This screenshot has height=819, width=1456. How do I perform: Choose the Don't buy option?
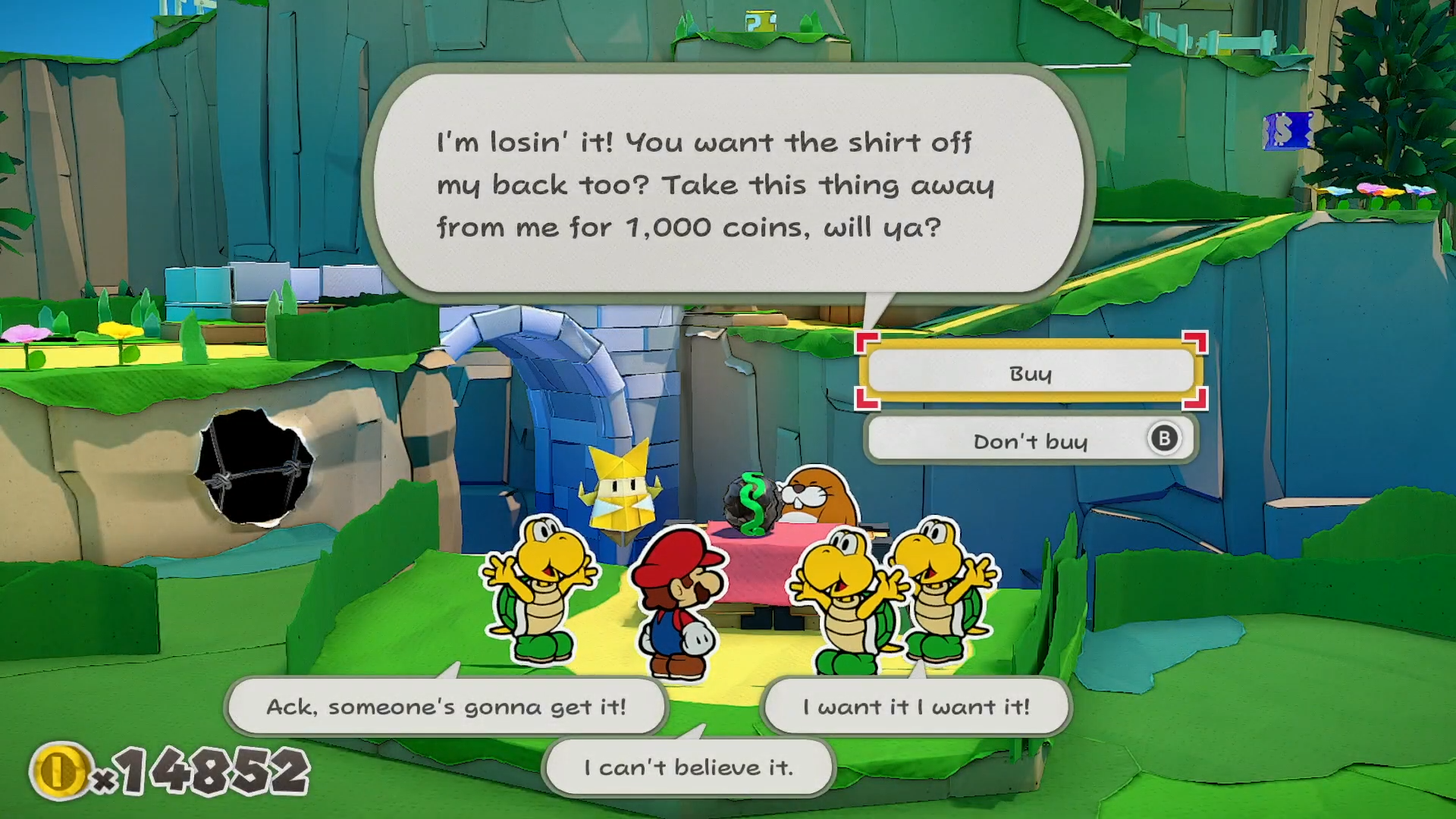click(1030, 440)
